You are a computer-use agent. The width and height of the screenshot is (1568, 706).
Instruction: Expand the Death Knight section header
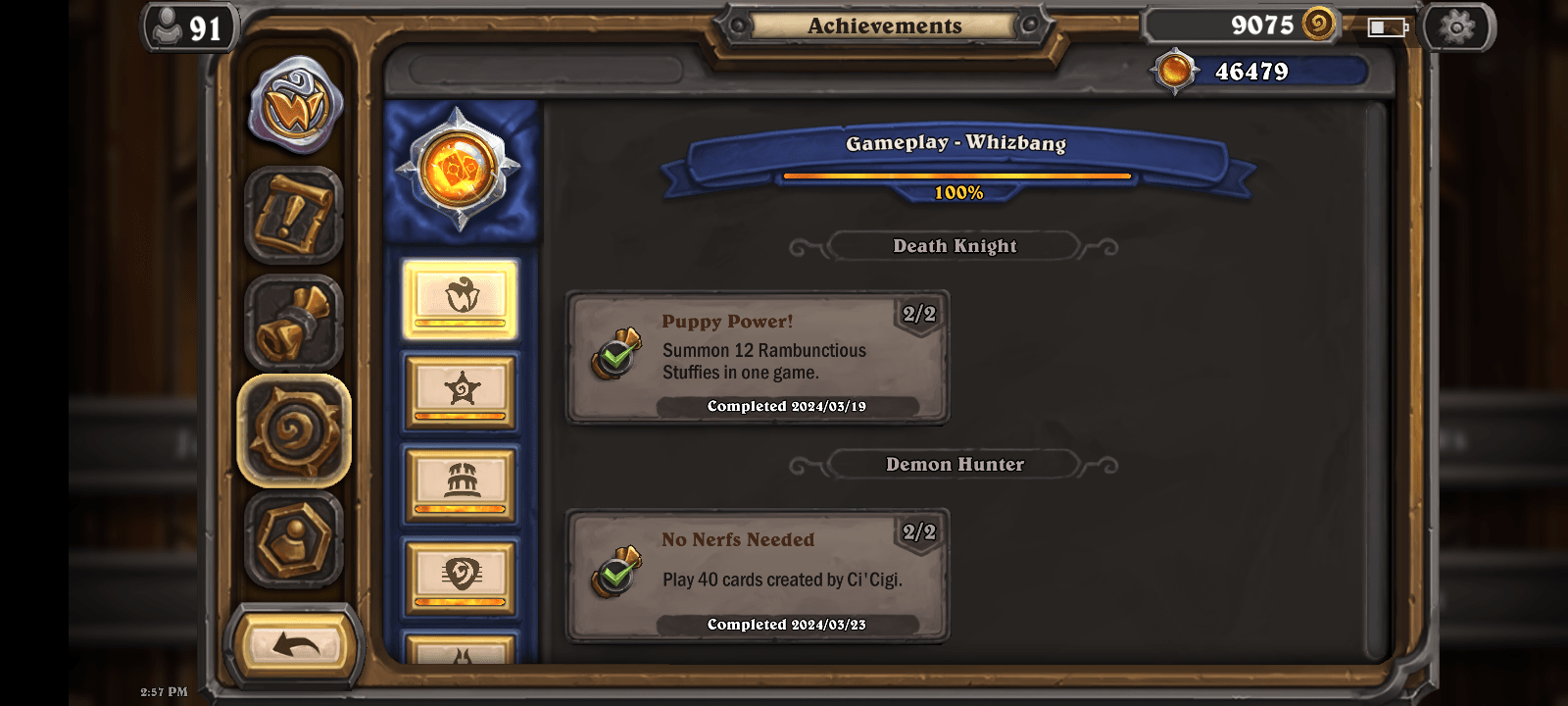pos(954,246)
